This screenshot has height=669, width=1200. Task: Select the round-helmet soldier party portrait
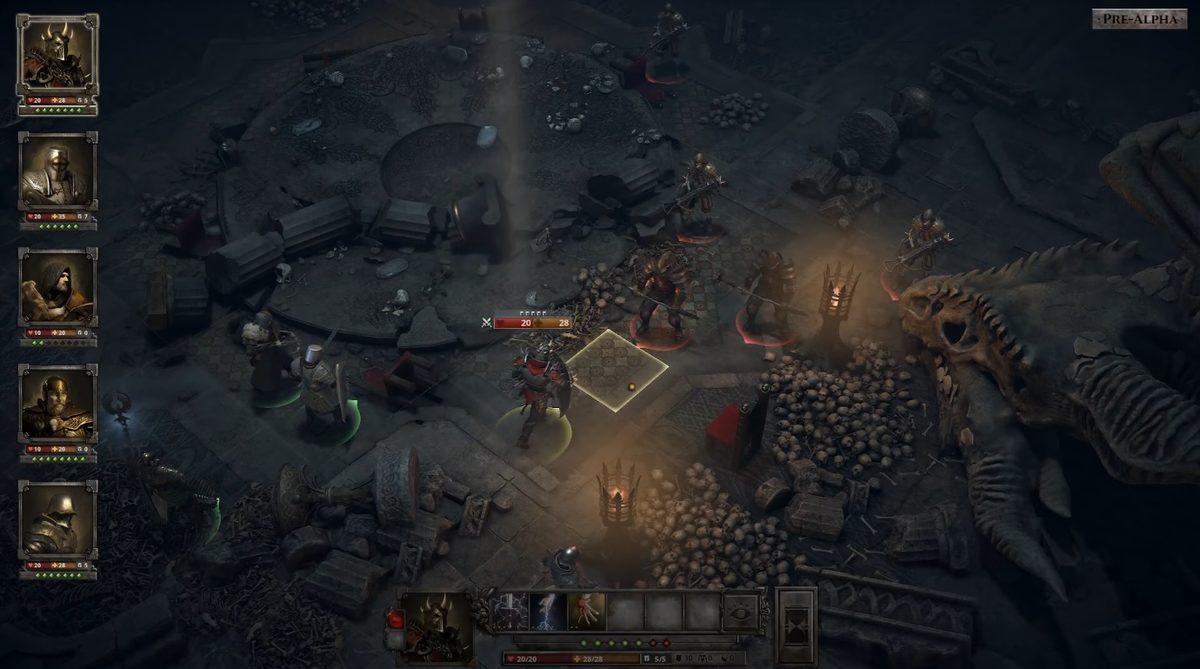[x=57, y=520]
